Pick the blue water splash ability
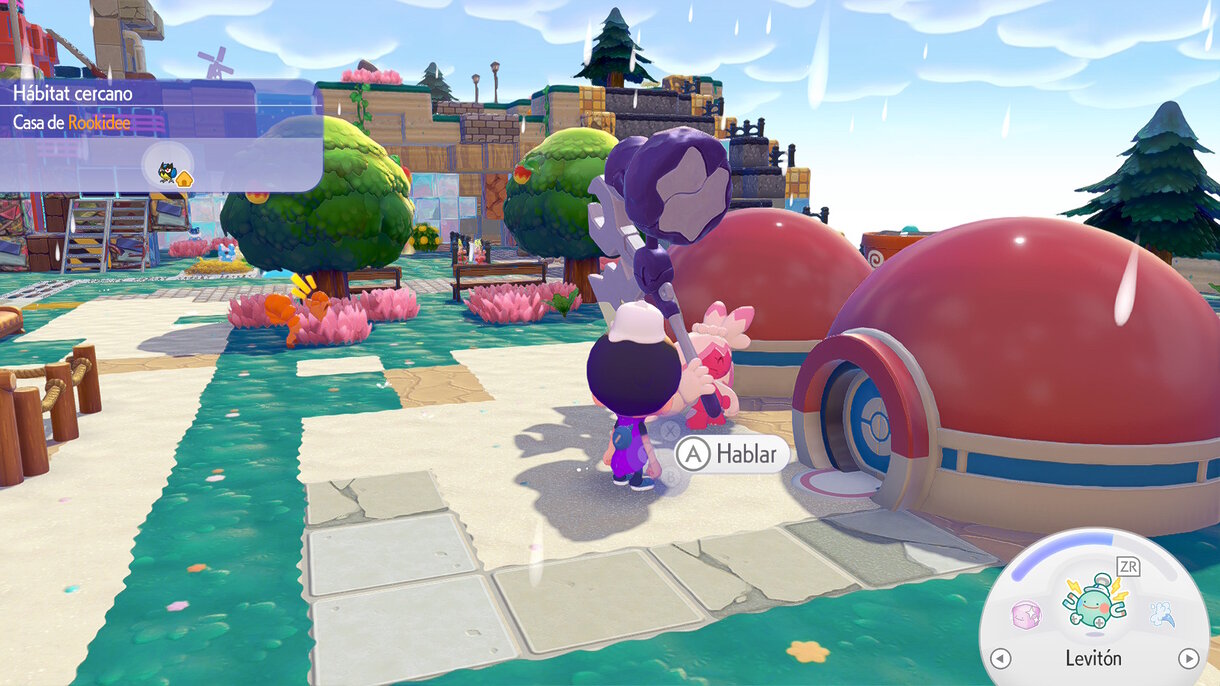The image size is (1220, 686). click(x=1162, y=614)
